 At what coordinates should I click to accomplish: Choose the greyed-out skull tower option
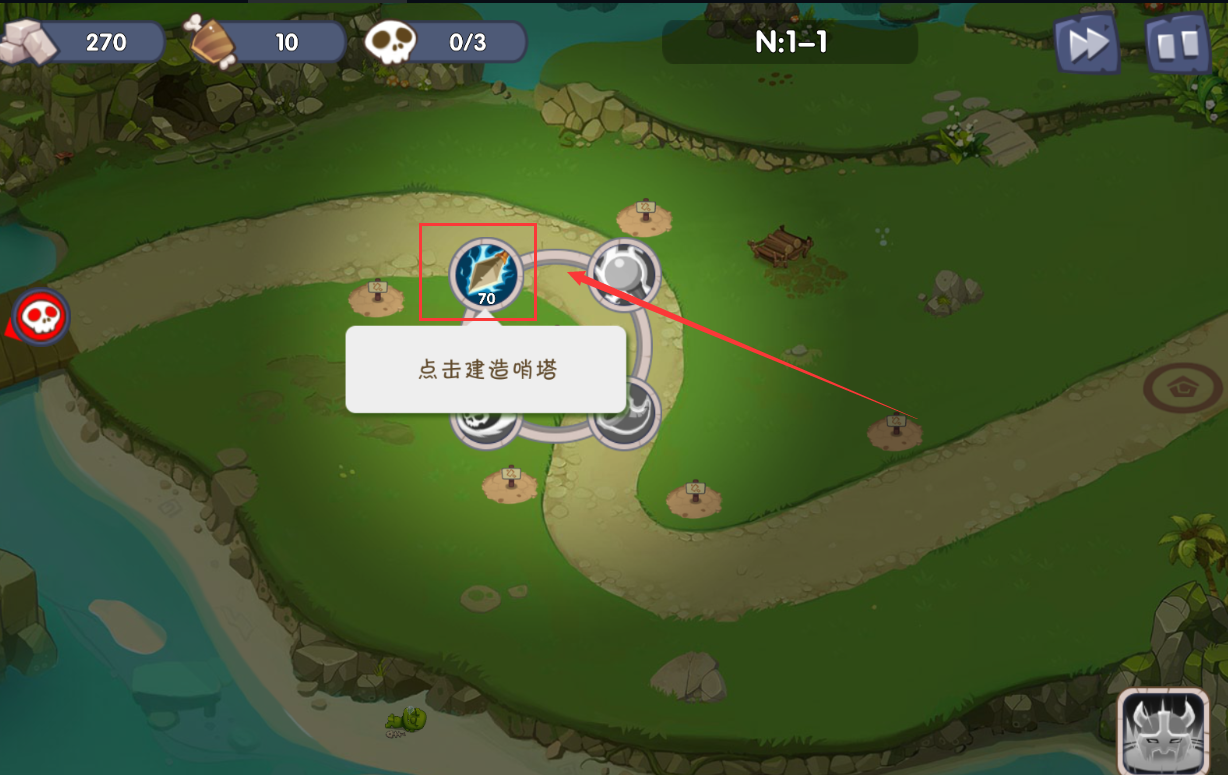pyautogui.click(x=484, y=418)
